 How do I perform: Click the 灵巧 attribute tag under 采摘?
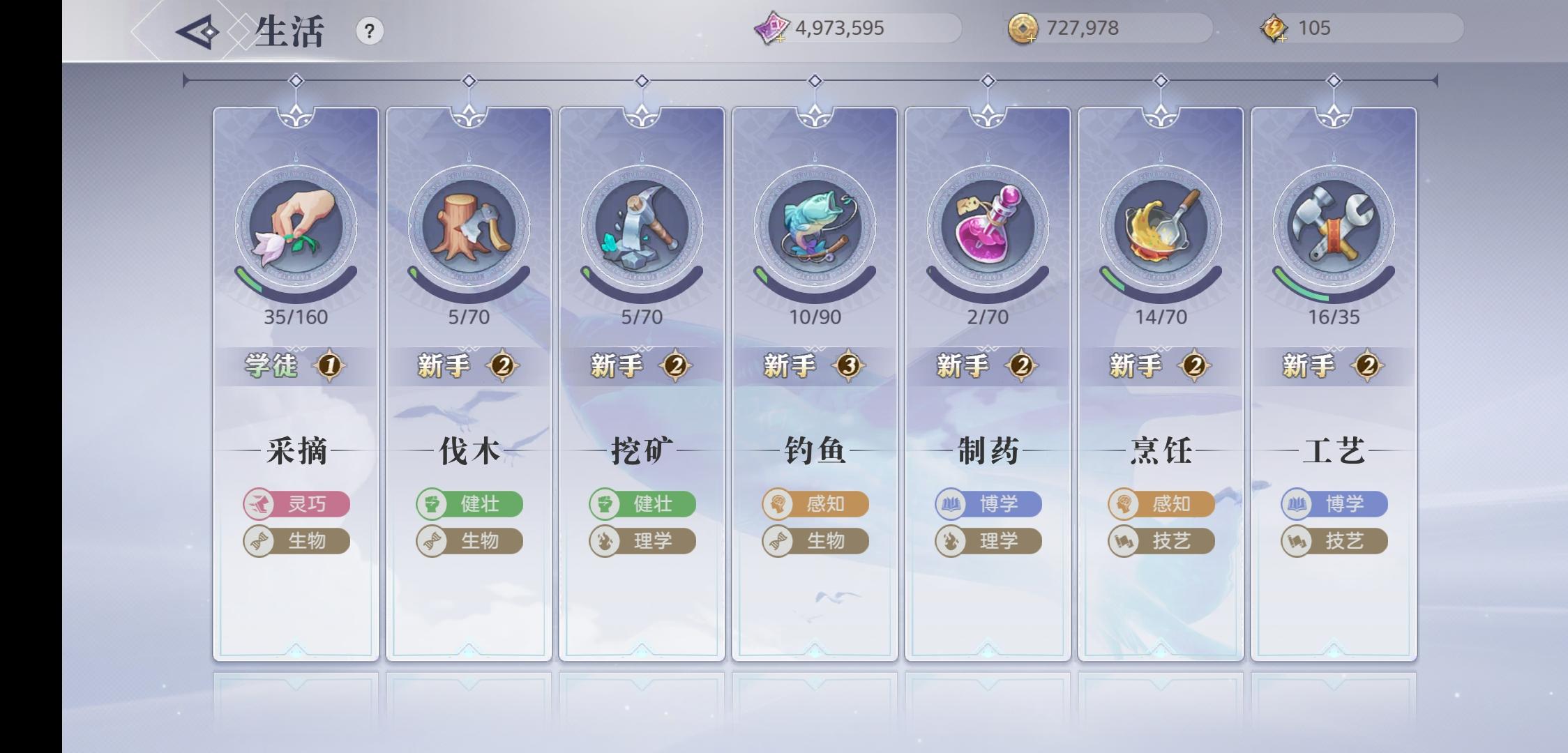click(x=295, y=504)
